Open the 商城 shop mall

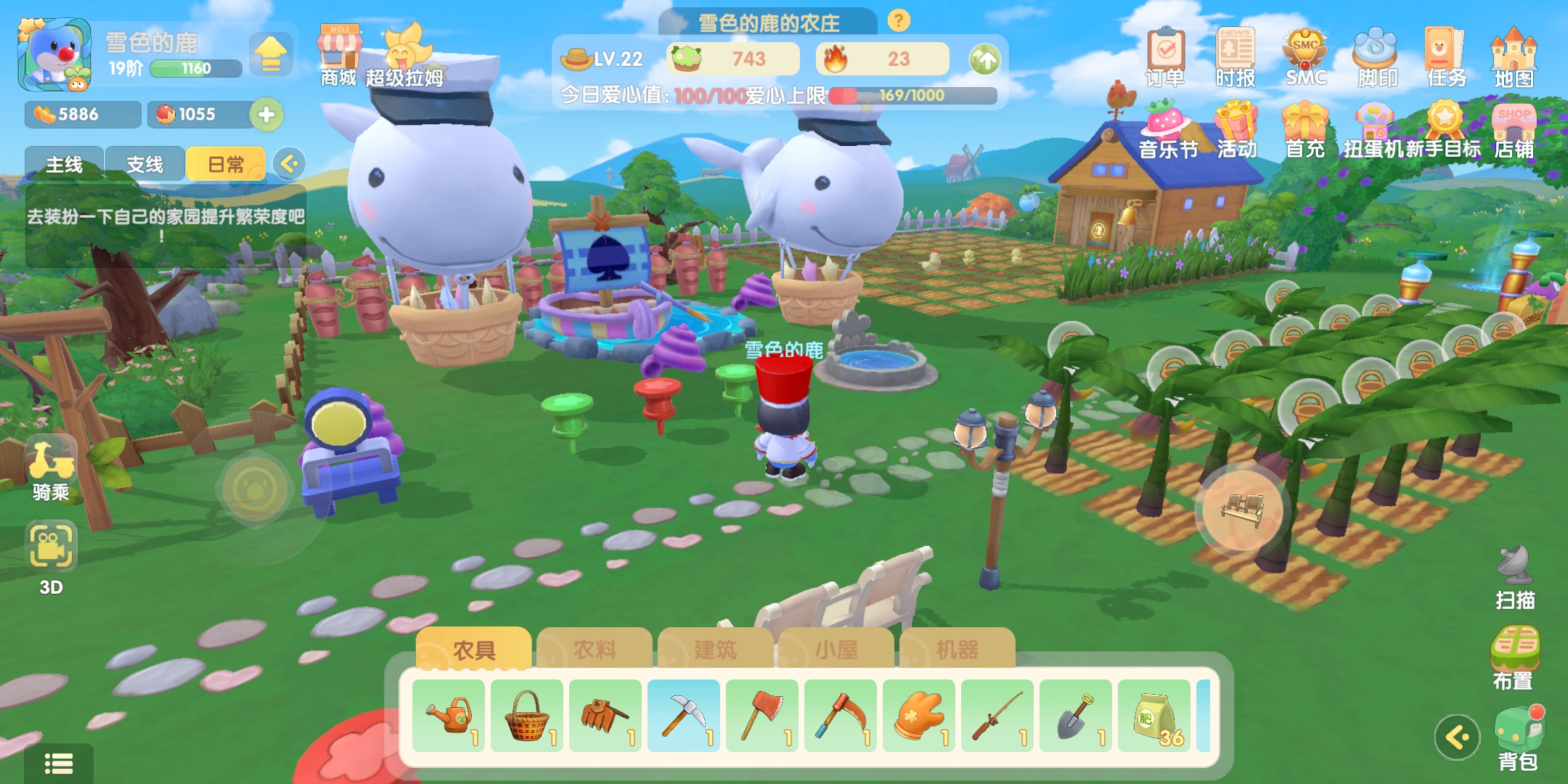click(339, 55)
